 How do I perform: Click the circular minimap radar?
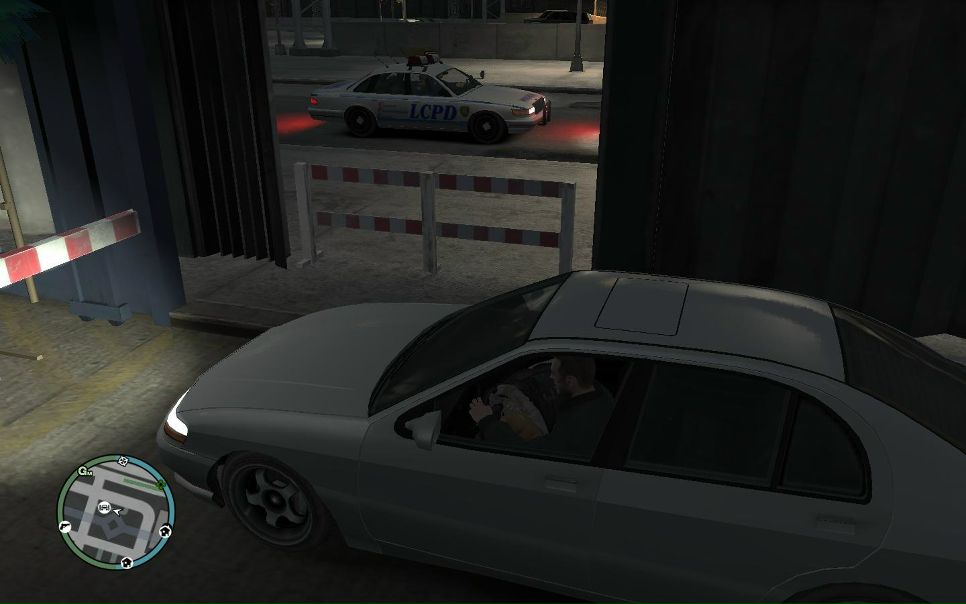coord(115,513)
